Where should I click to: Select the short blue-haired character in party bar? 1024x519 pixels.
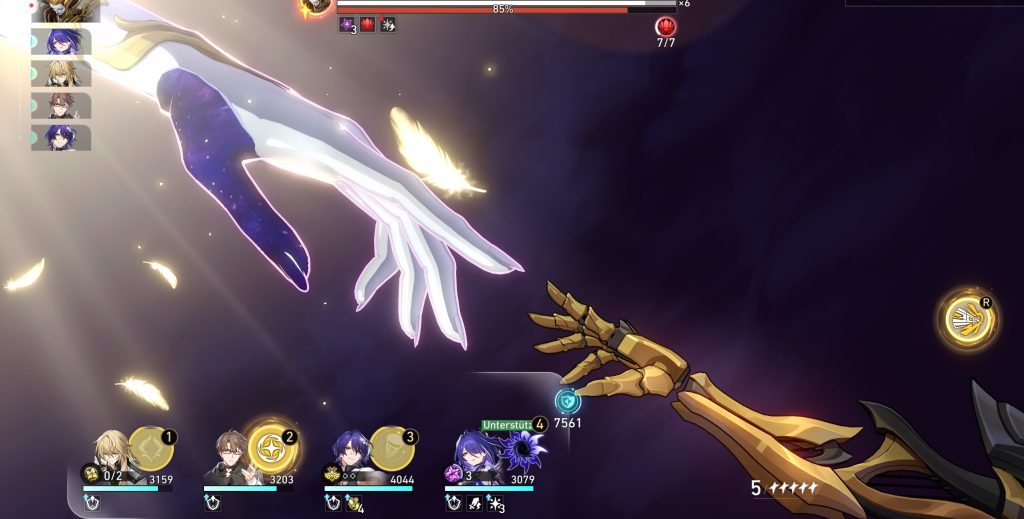351,456
